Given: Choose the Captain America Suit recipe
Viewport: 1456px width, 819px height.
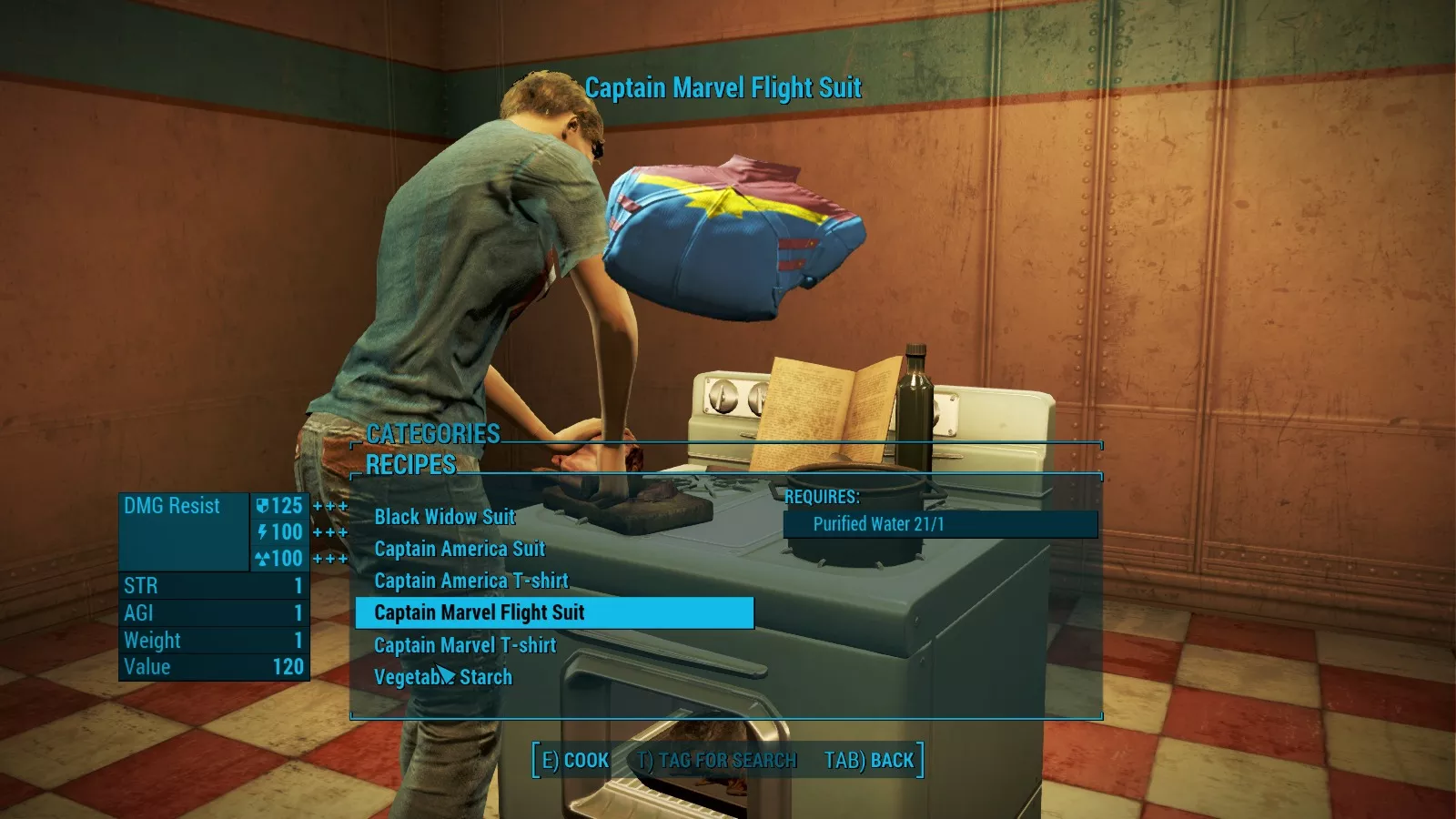Looking at the screenshot, I should point(460,549).
